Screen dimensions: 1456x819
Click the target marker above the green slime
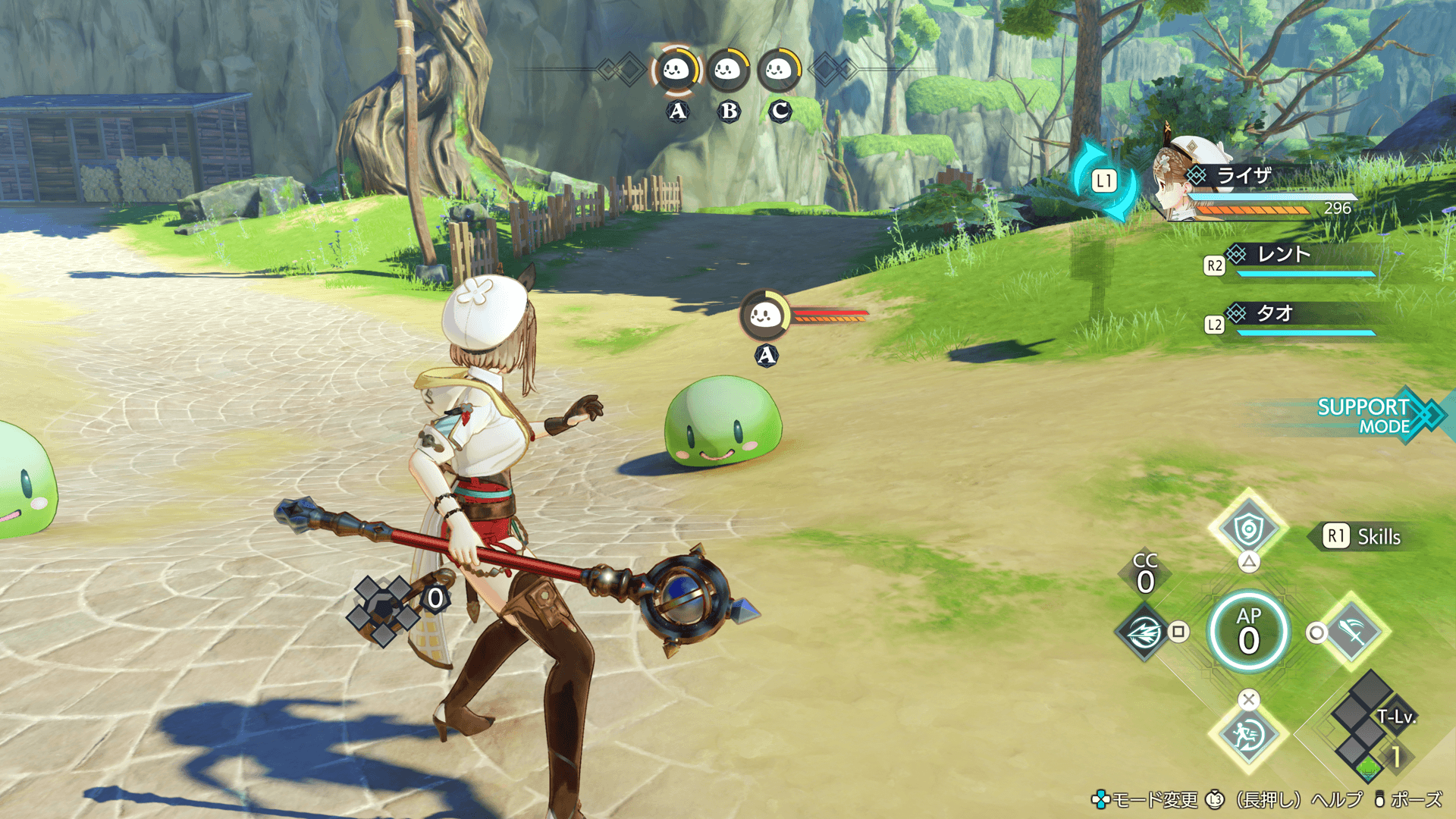[765, 315]
